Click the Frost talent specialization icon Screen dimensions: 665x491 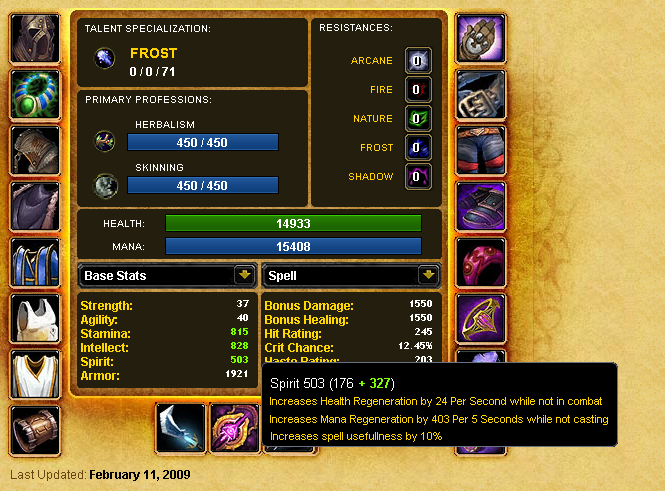pyautogui.click(x=104, y=61)
